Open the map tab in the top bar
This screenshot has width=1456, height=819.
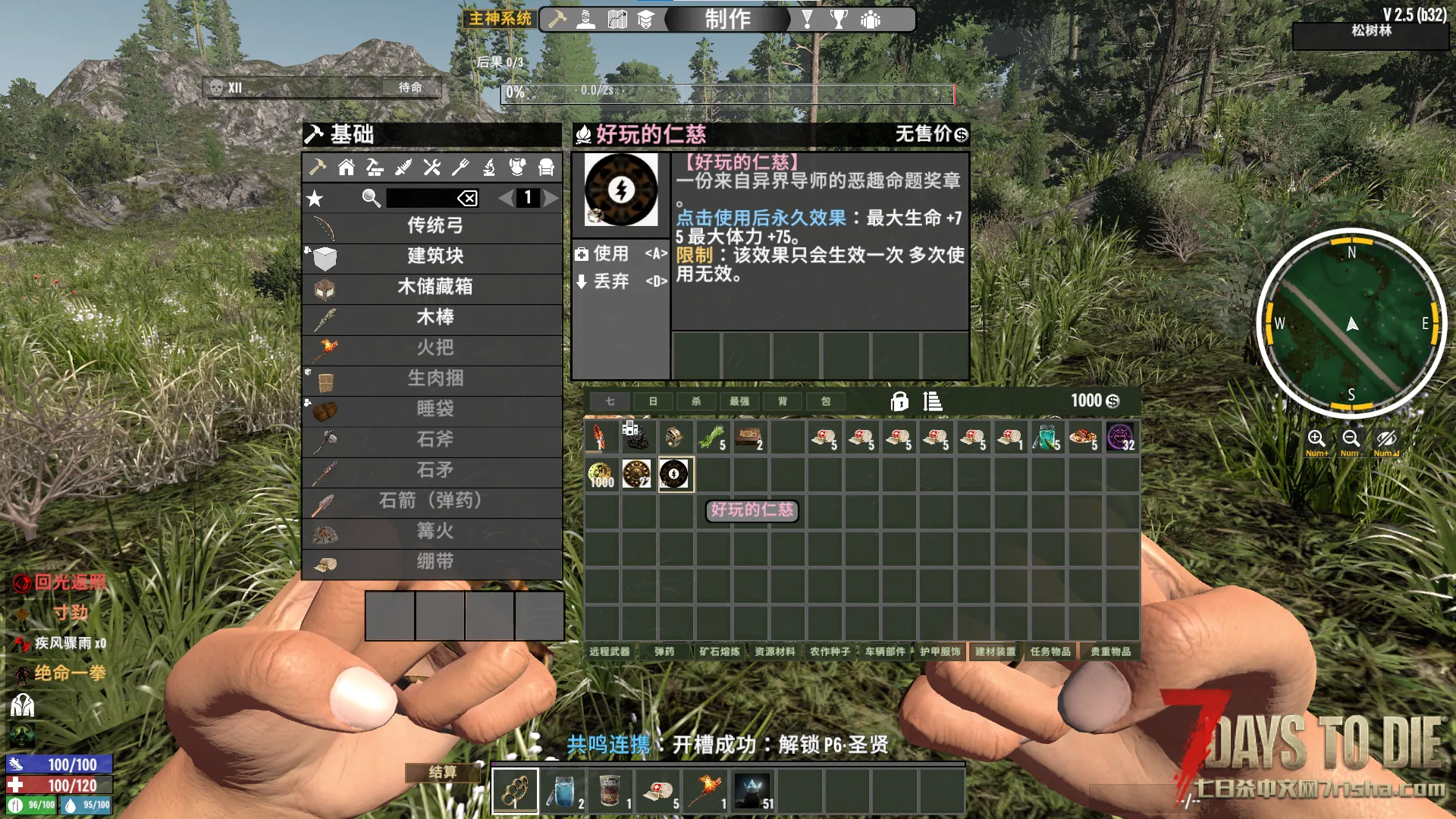[617, 19]
